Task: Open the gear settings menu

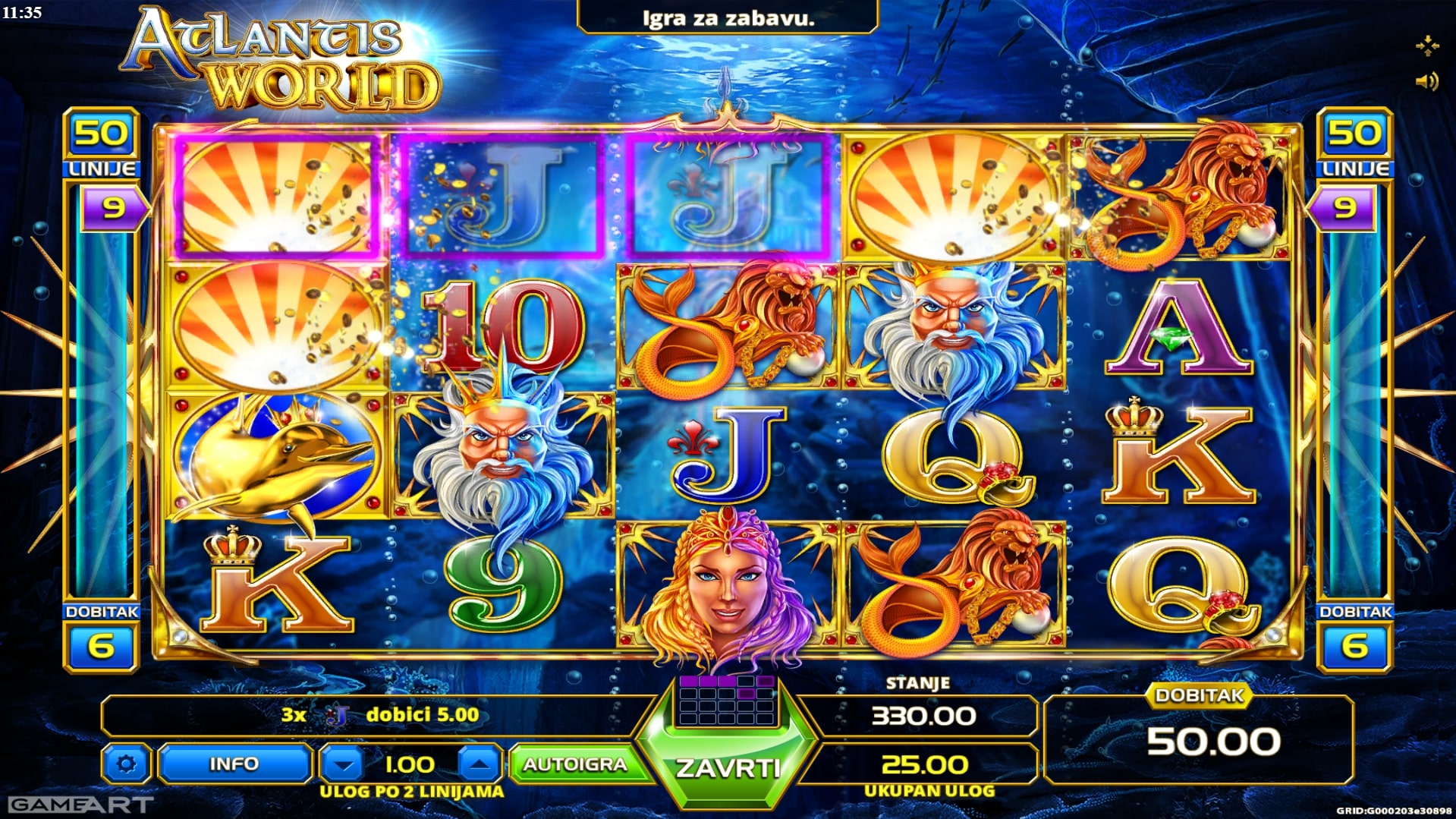Action: 127,764
